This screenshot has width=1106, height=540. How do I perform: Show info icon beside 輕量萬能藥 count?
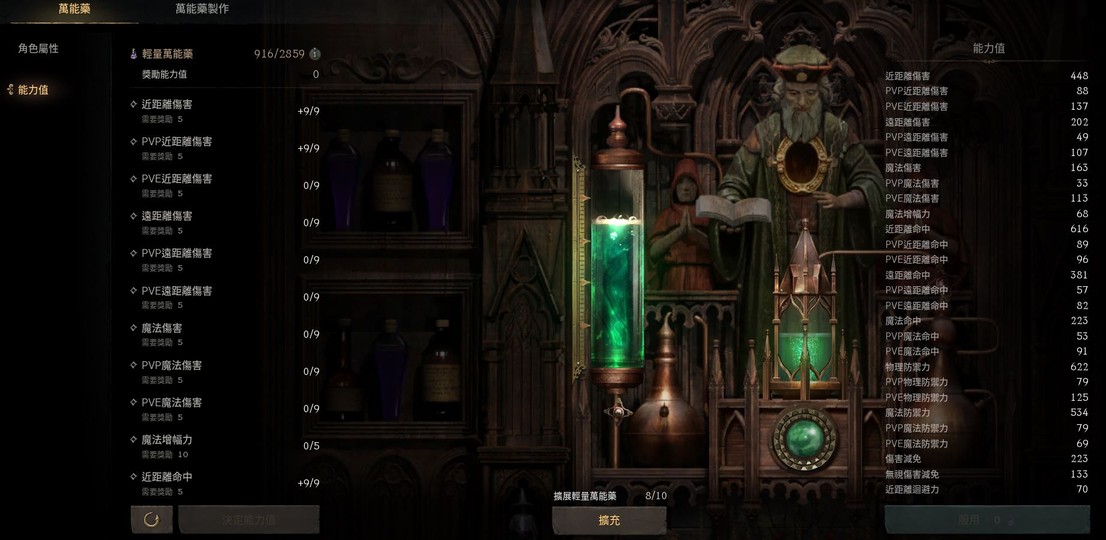315,54
